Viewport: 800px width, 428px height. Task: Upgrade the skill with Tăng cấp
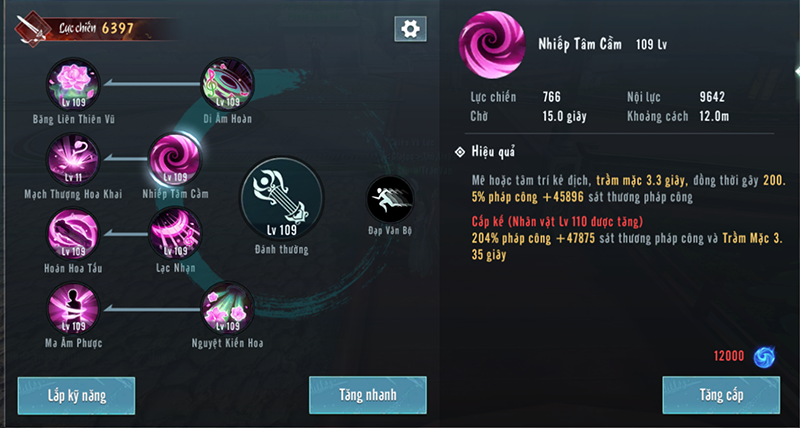coord(721,395)
